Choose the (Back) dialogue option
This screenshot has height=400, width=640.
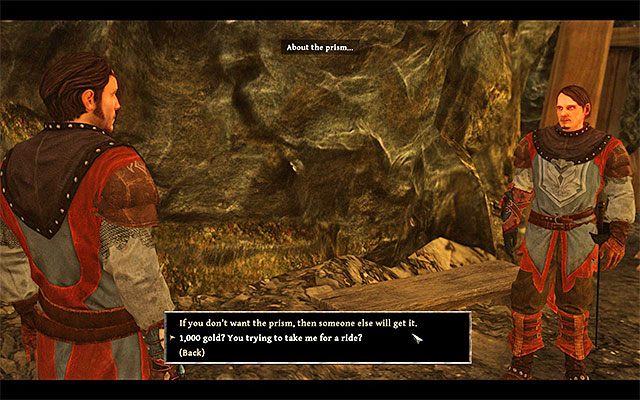point(194,353)
